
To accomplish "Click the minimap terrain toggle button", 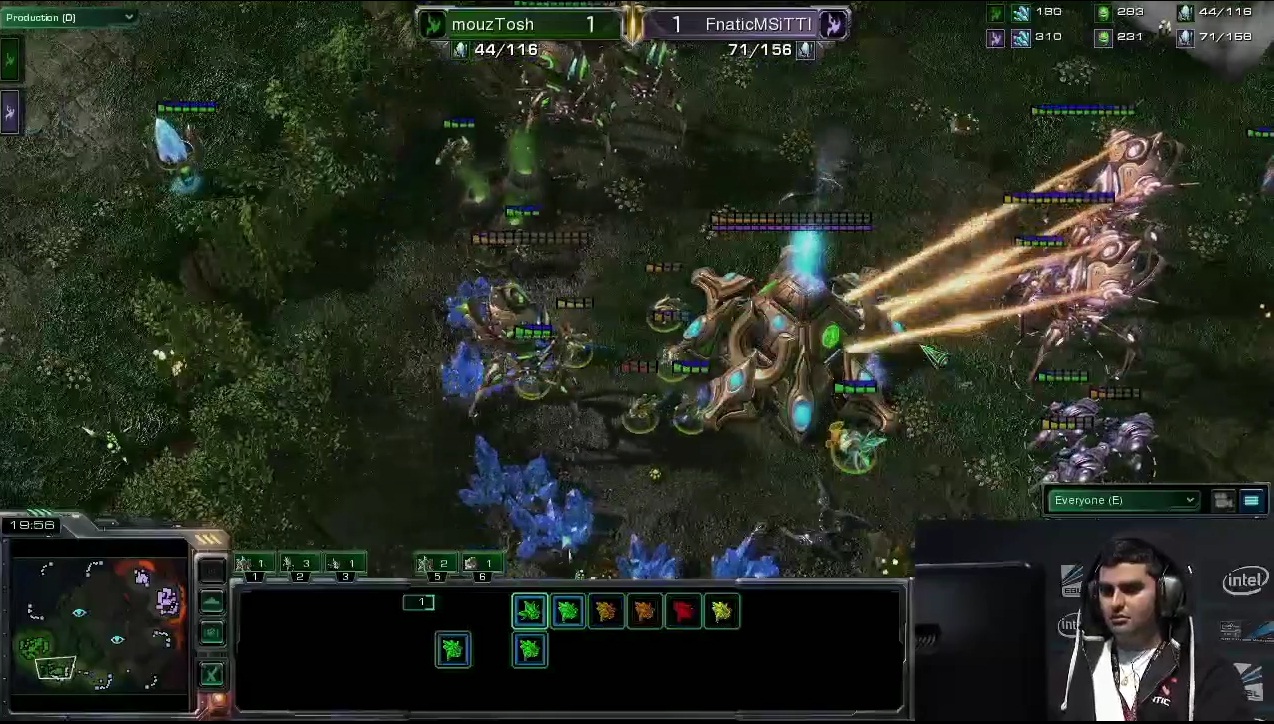I will click(211, 602).
